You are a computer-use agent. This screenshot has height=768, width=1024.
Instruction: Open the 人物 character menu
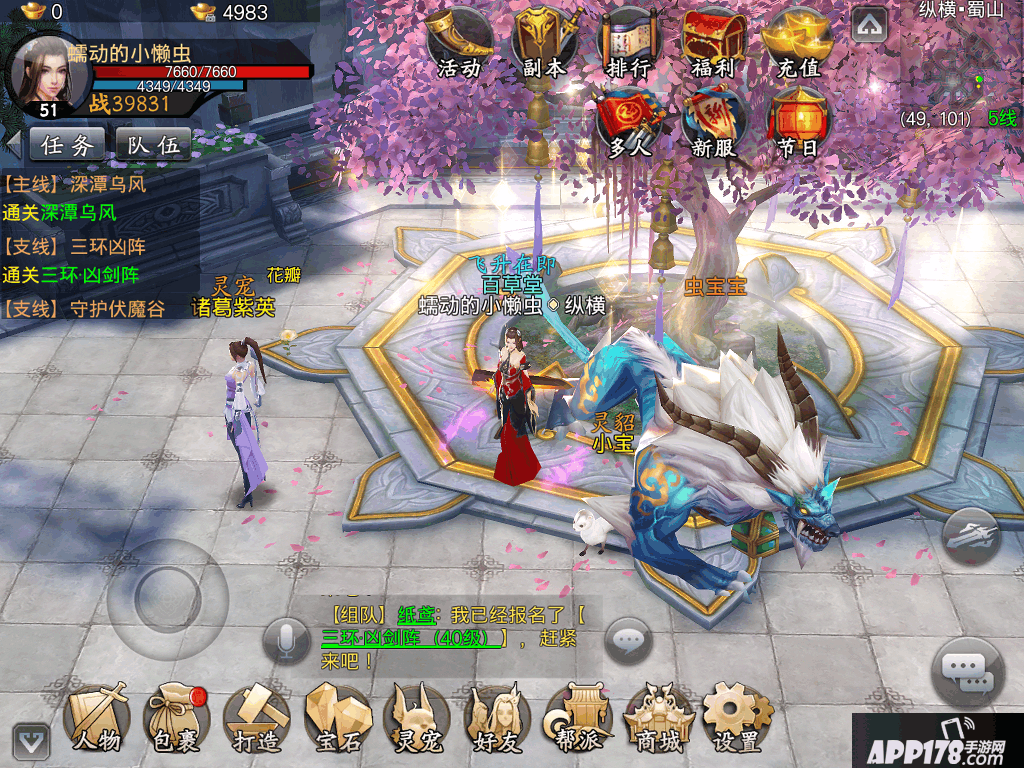[97, 717]
